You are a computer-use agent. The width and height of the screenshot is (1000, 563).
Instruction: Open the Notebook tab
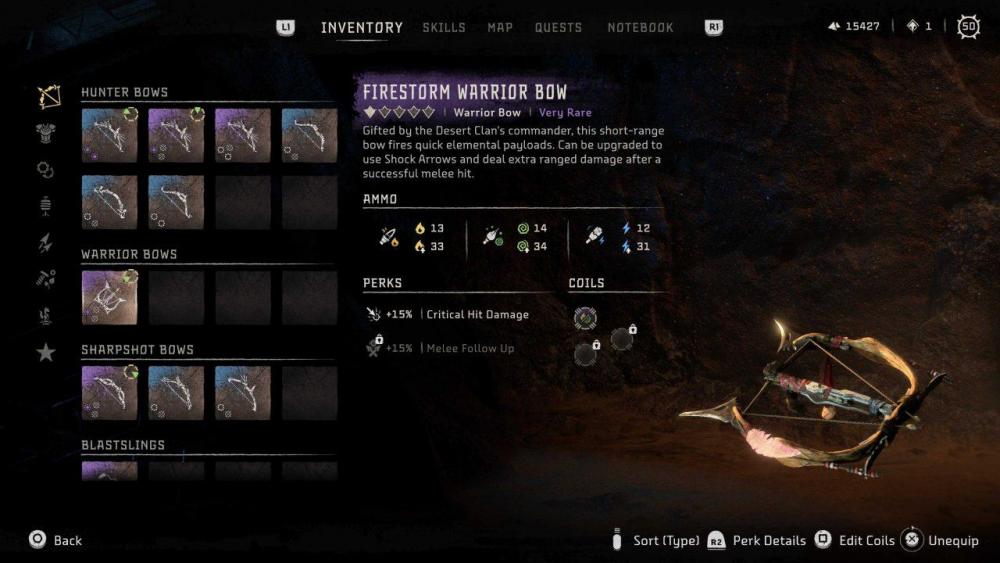[x=640, y=27]
